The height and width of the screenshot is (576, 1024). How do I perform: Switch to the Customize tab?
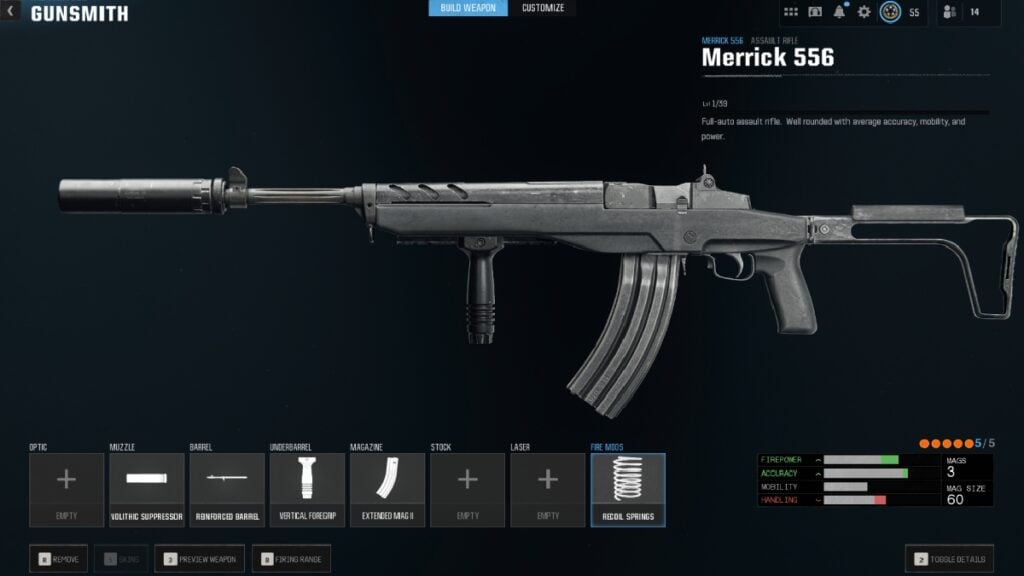point(543,8)
